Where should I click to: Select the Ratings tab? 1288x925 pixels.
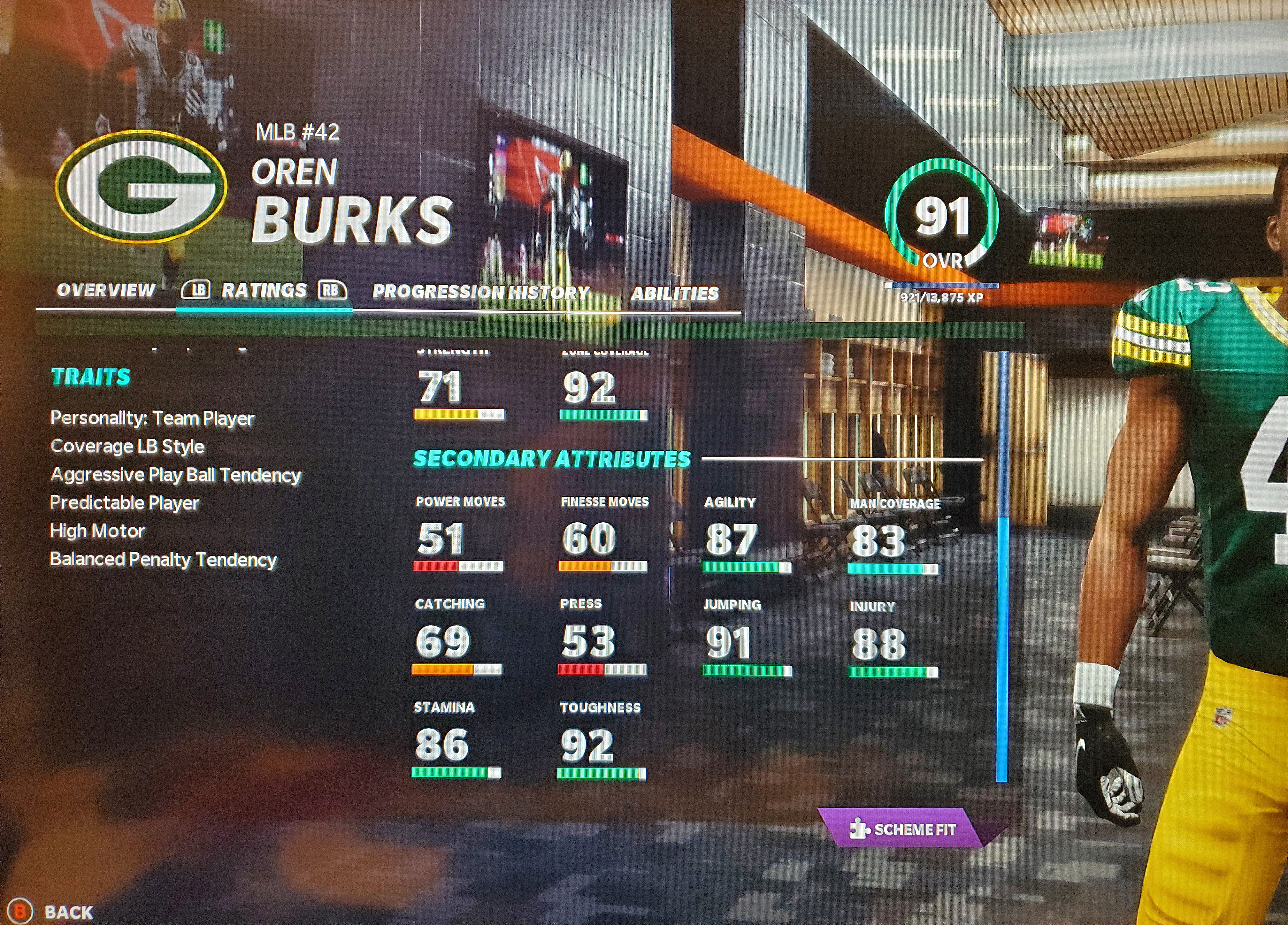(264, 291)
